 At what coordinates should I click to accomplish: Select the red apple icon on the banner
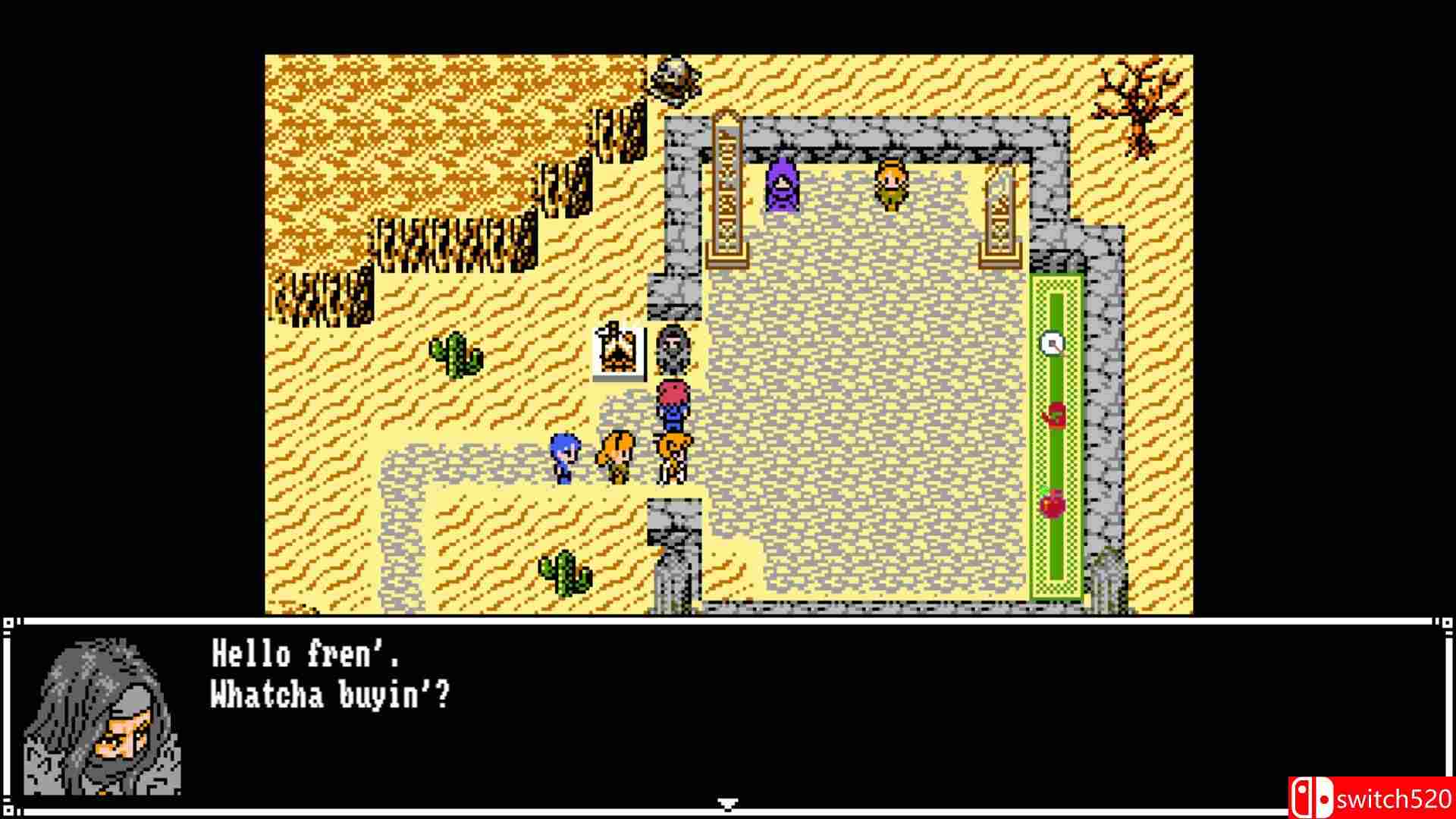click(1054, 413)
